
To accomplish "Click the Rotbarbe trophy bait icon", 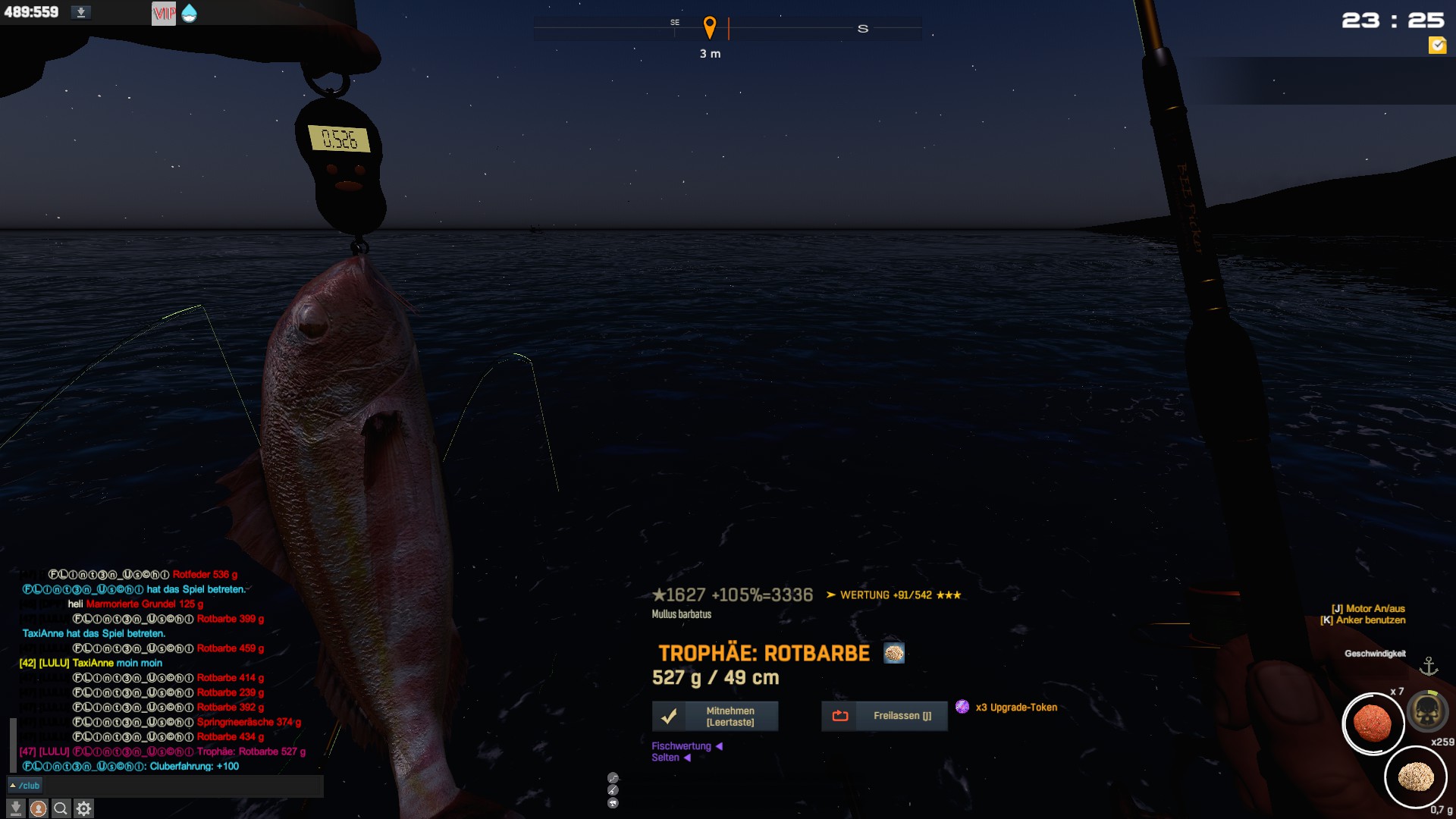I will [894, 653].
